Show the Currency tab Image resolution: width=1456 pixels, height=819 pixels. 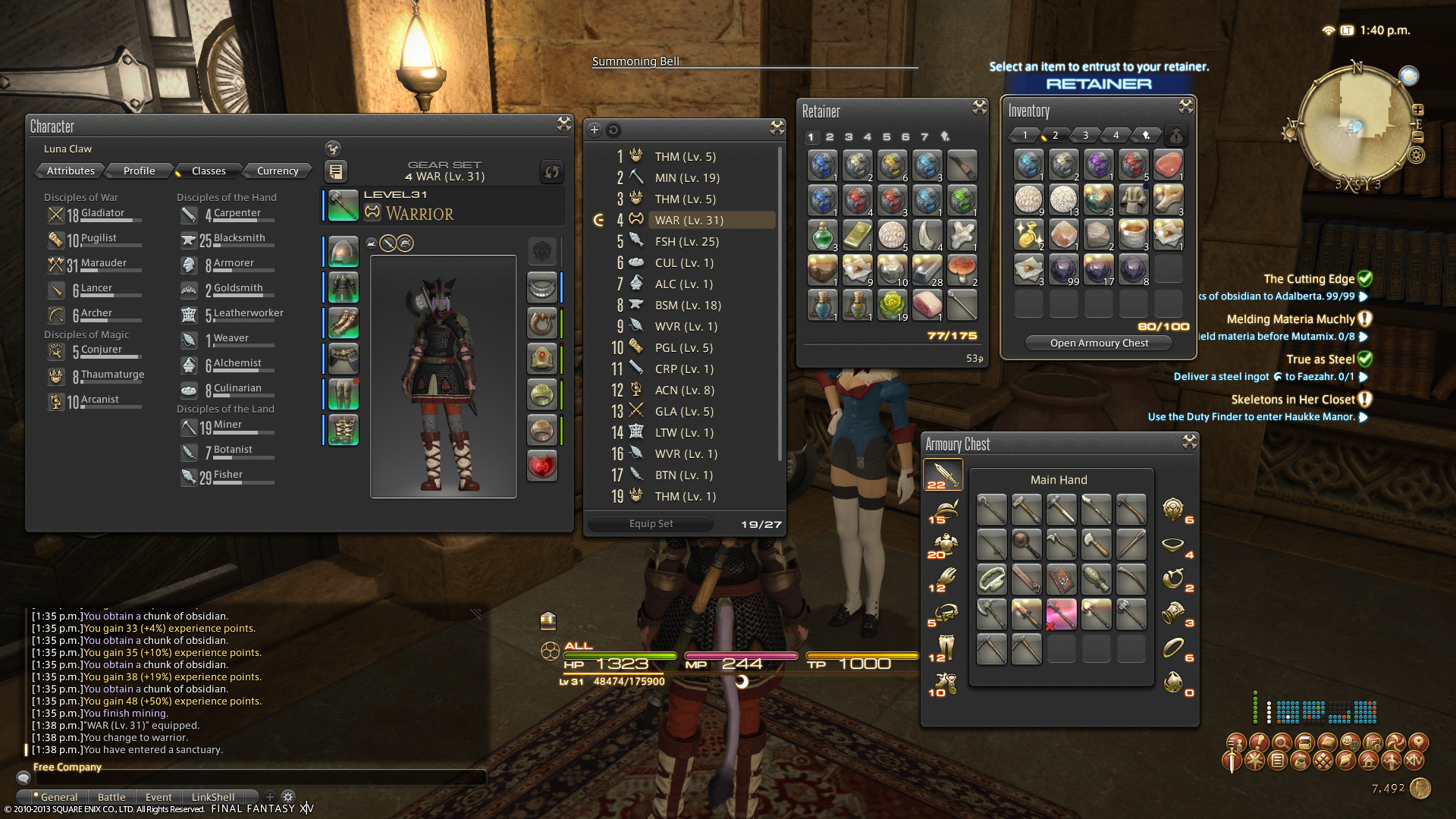[278, 171]
